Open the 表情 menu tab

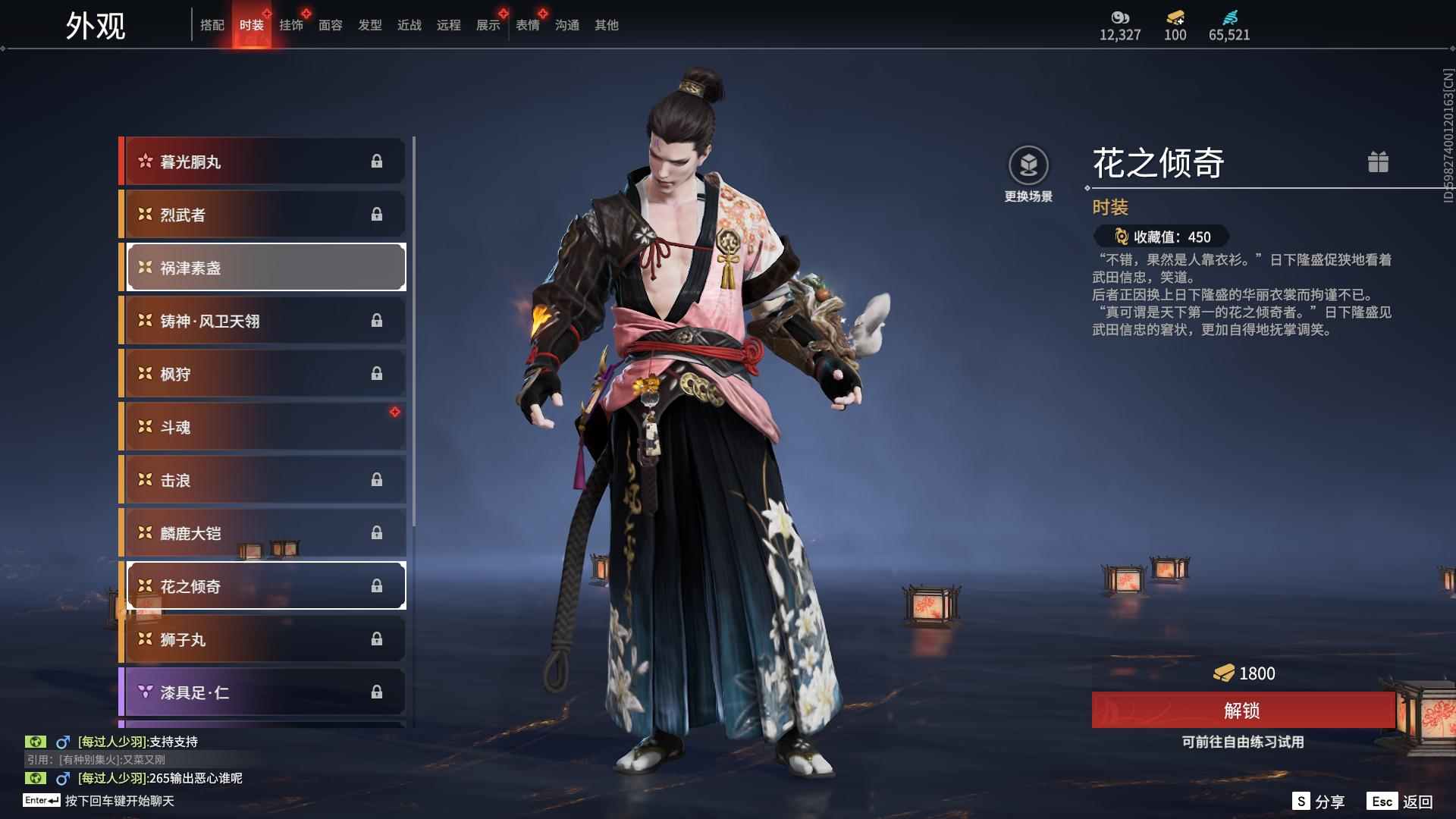click(527, 25)
